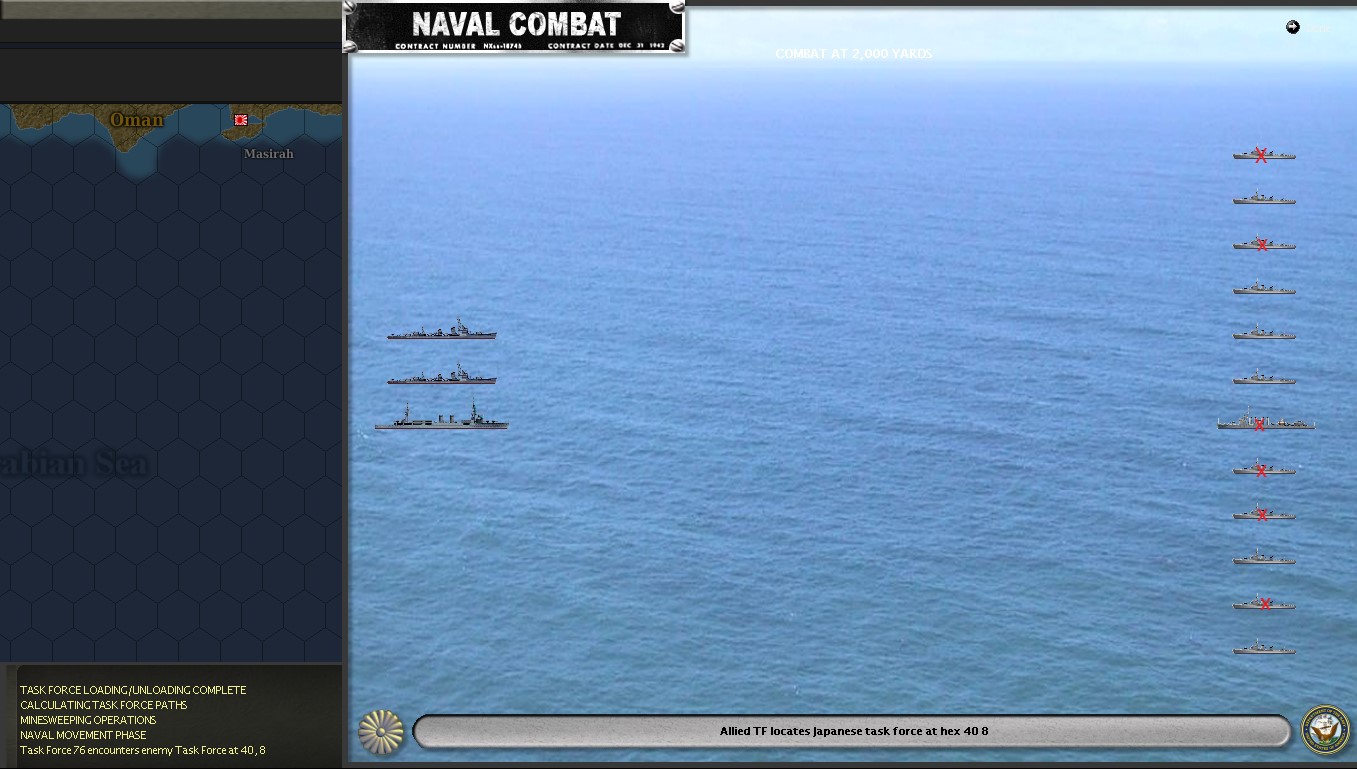Select the large Japanese cruiser with hit marker
This screenshot has height=769, width=1357.
pos(1266,422)
